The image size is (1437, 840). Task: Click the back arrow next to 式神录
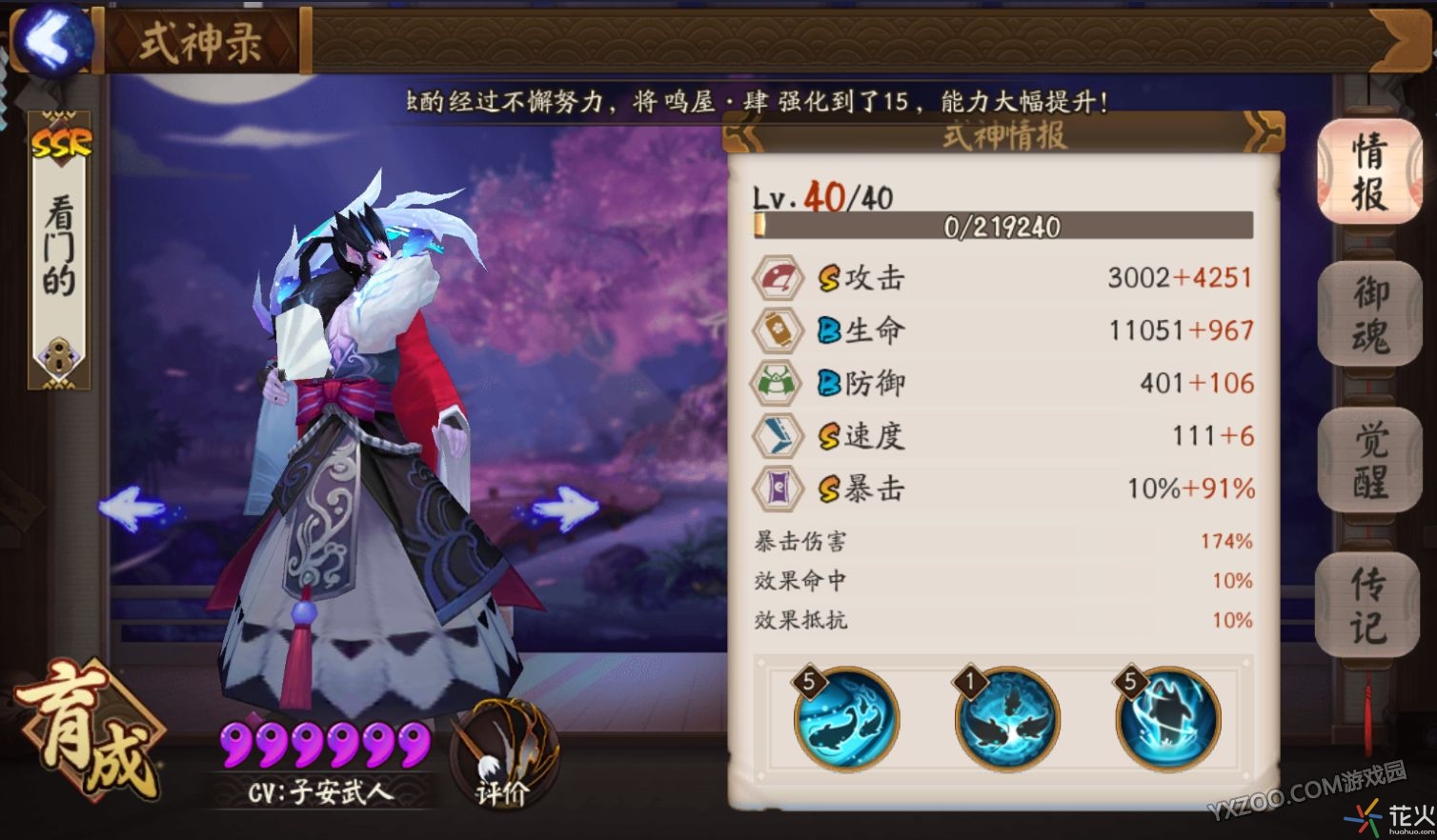(x=54, y=40)
